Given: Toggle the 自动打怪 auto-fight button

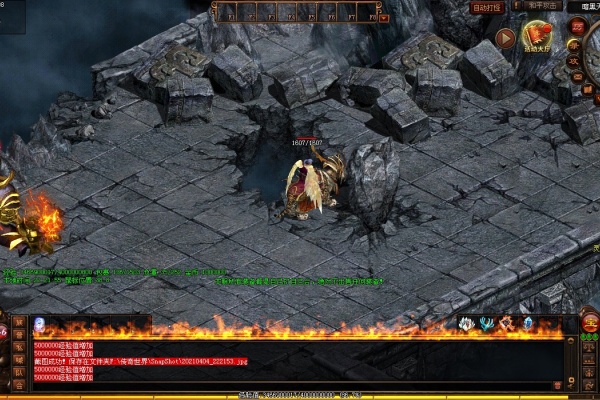Looking at the screenshot, I should tap(487, 7).
